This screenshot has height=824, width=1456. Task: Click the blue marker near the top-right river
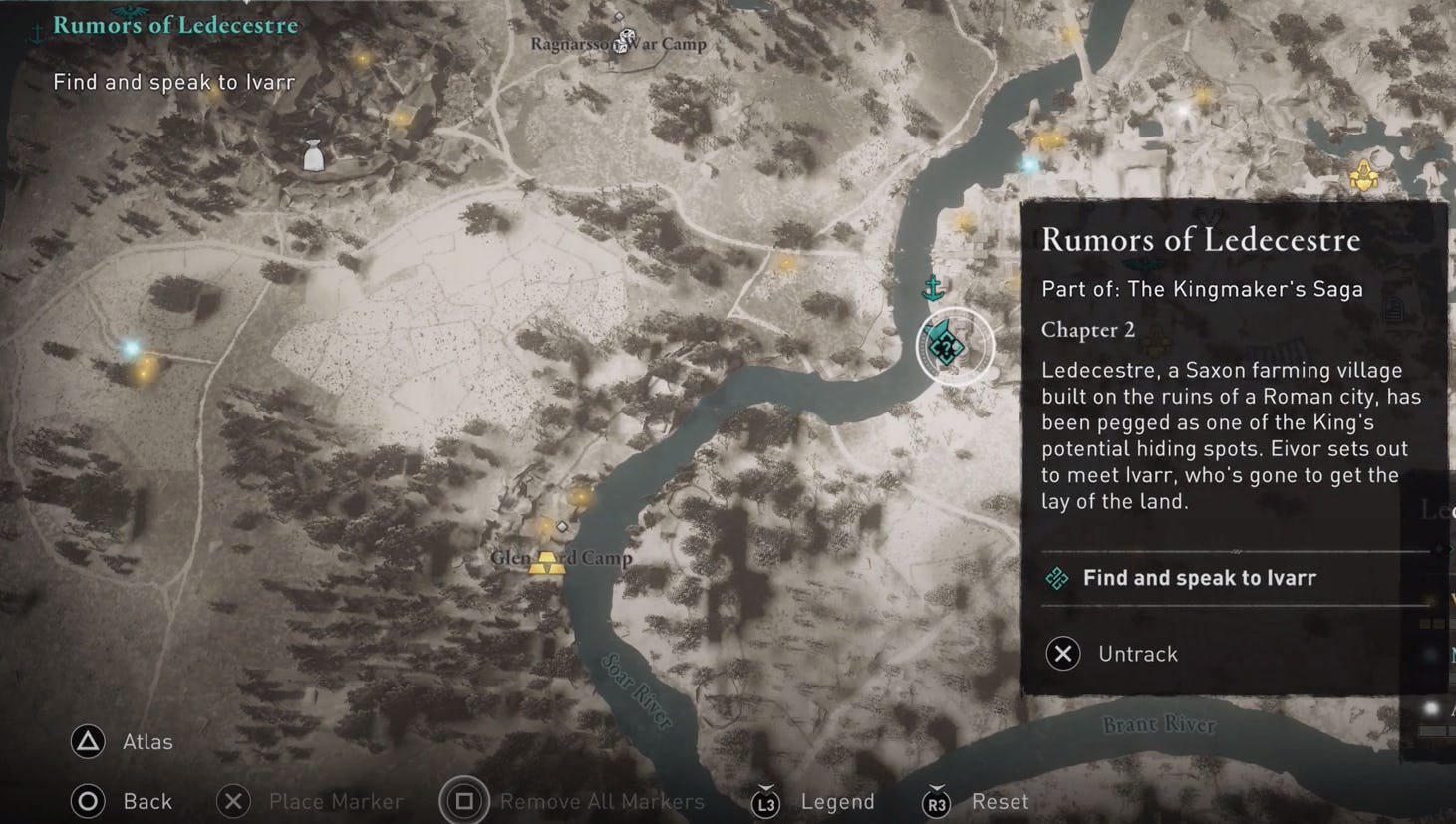(x=1028, y=164)
